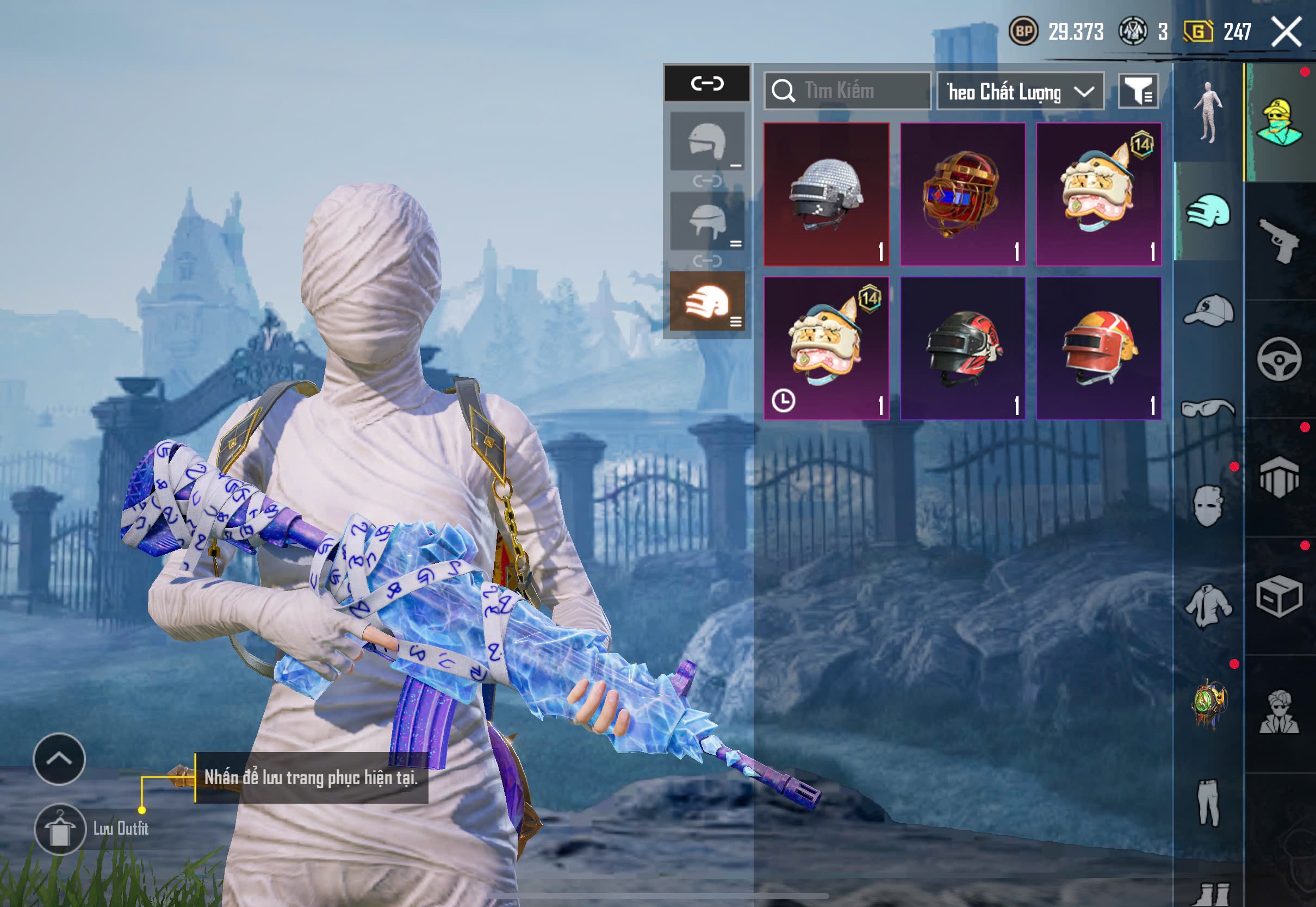Screen dimensions: 1316x907
Task: Switch to the steering wheel vehicle tab
Action: [1279, 359]
